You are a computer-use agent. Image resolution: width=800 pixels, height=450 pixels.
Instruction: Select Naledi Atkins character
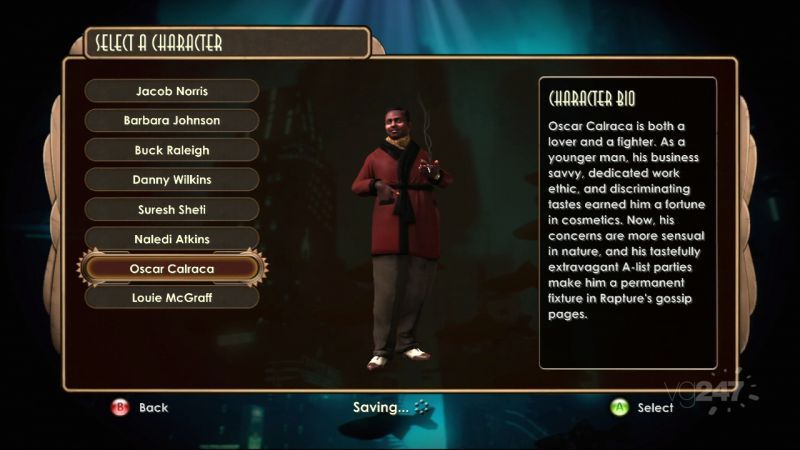171,240
